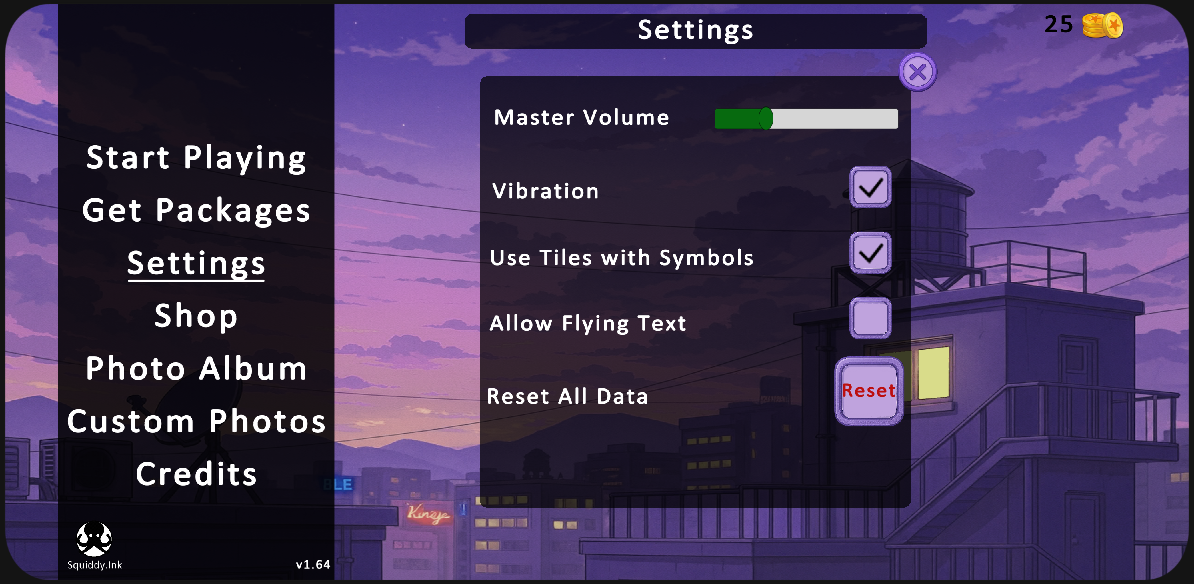View the Photo Album
Viewport: 1194px width, 584px height.
point(196,369)
